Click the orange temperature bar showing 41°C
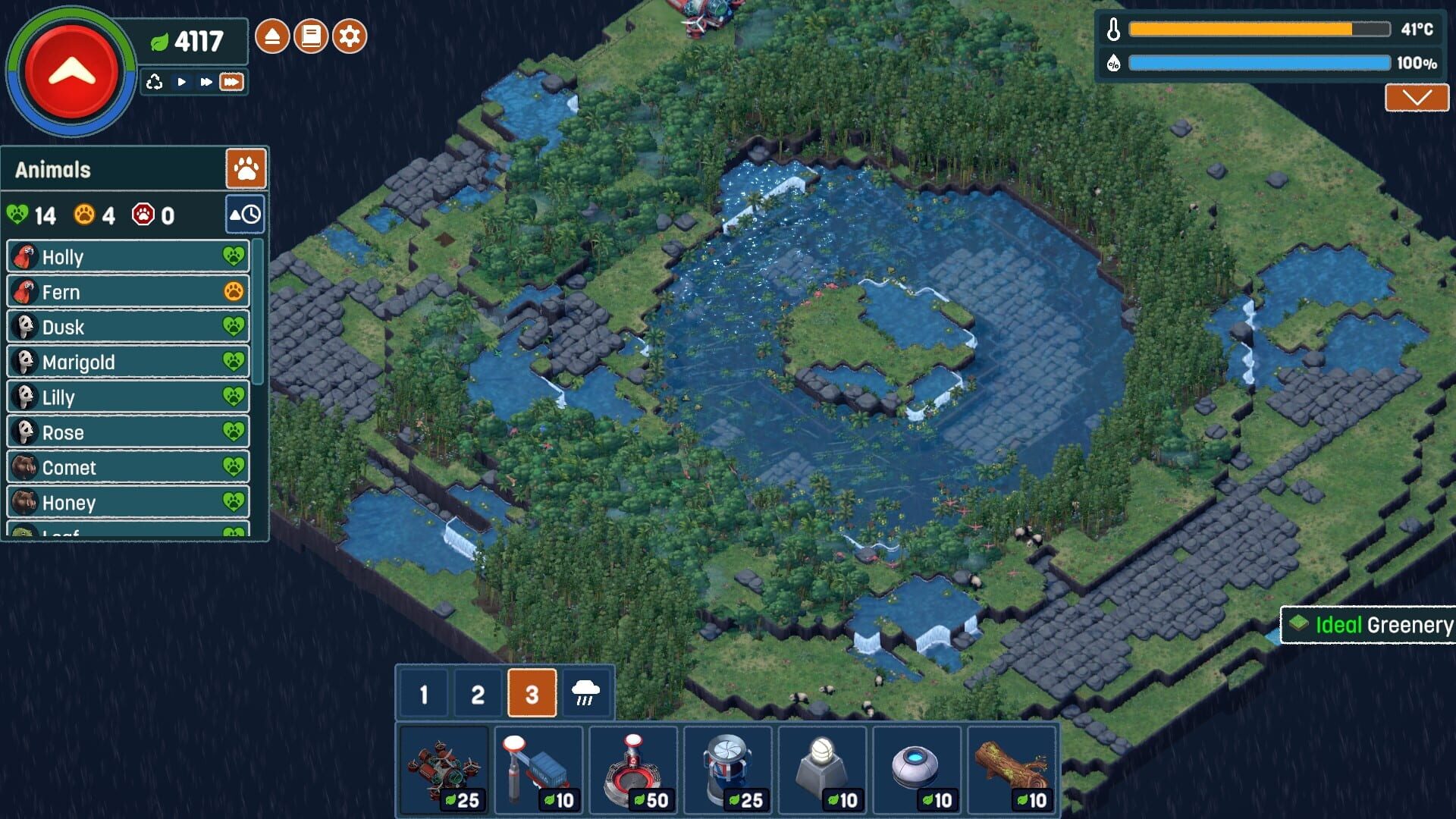Viewport: 1456px width, 819px height. pyautogui.click(x=1259, y=29)
